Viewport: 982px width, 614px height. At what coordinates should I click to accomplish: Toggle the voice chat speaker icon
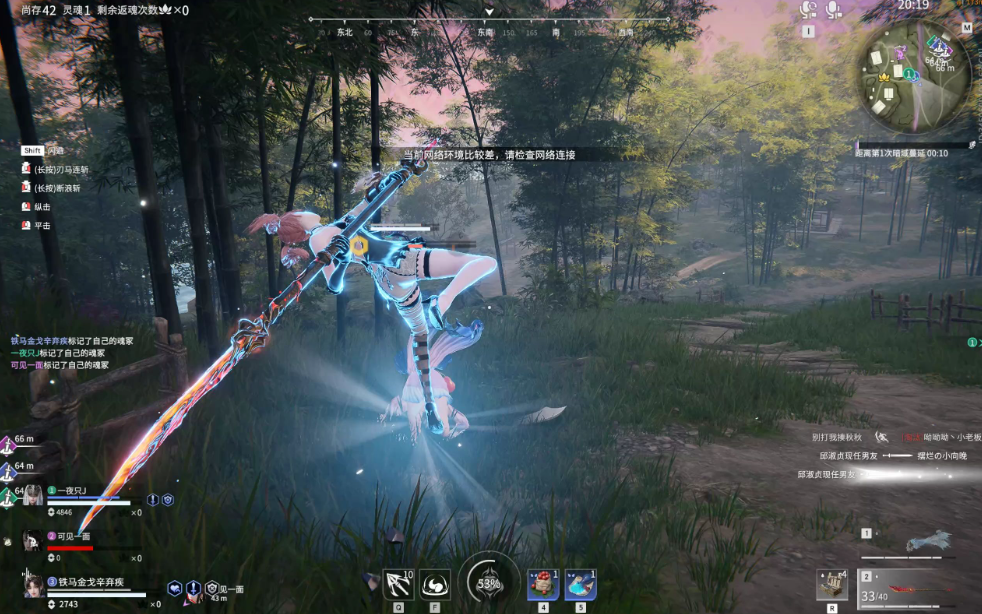(x=808, y=10)
